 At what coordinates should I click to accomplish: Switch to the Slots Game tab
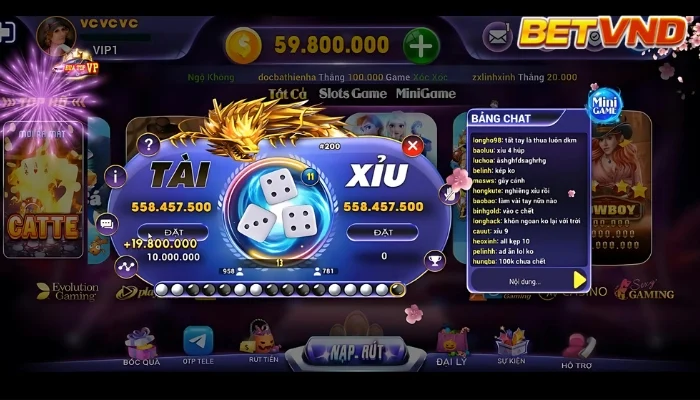pos(352,94)
